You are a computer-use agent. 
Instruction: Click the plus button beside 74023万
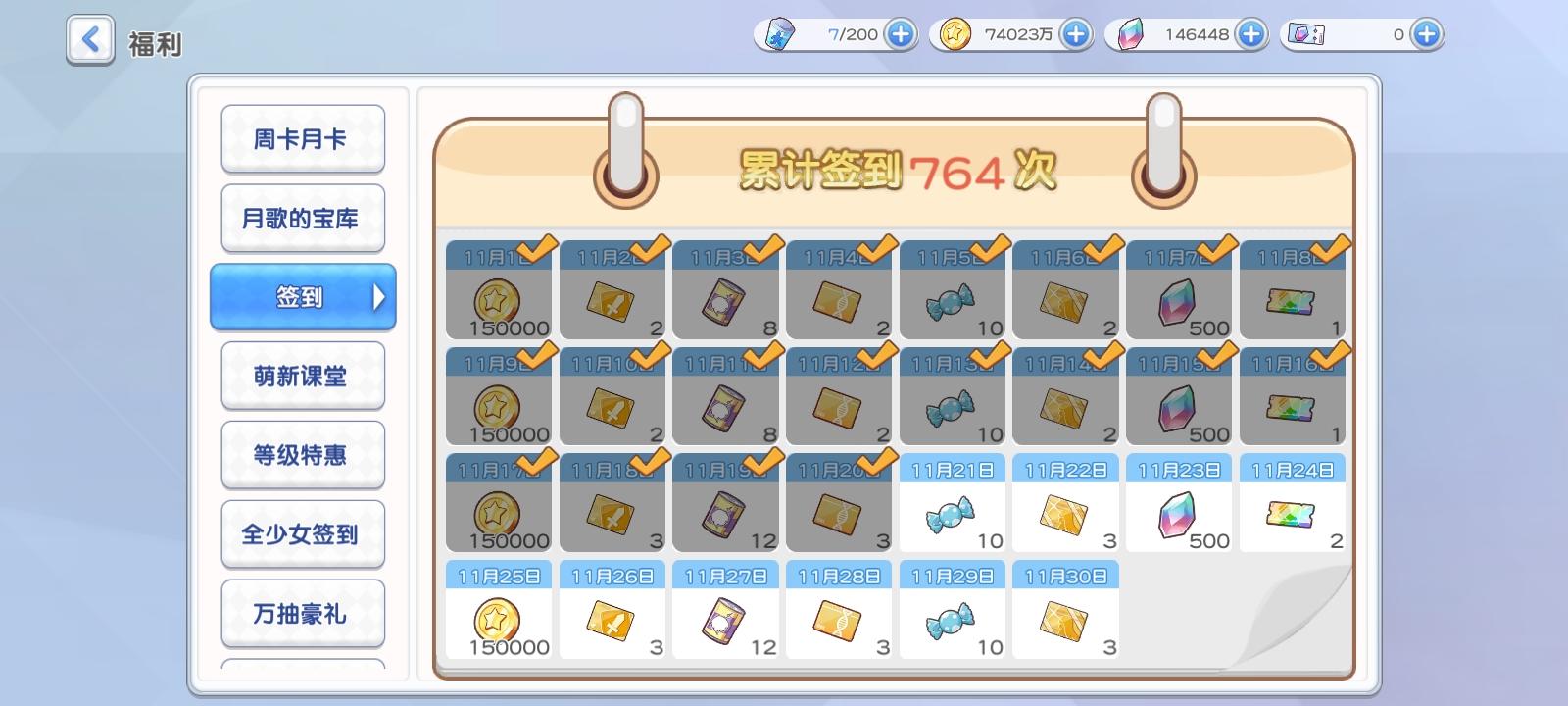click(x=1075, y=33)
